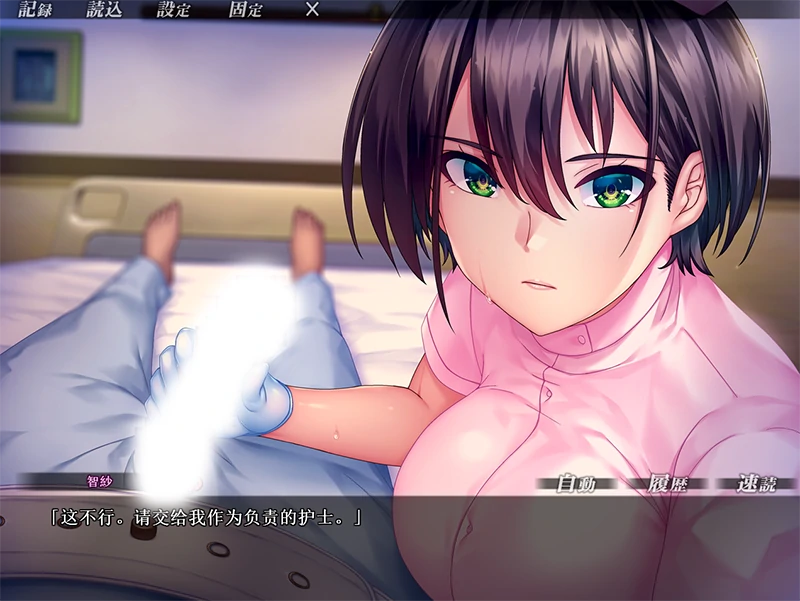Enable 自動 auto-advance mode
This screenshot has height=601, width=800.
coord(576,485)
